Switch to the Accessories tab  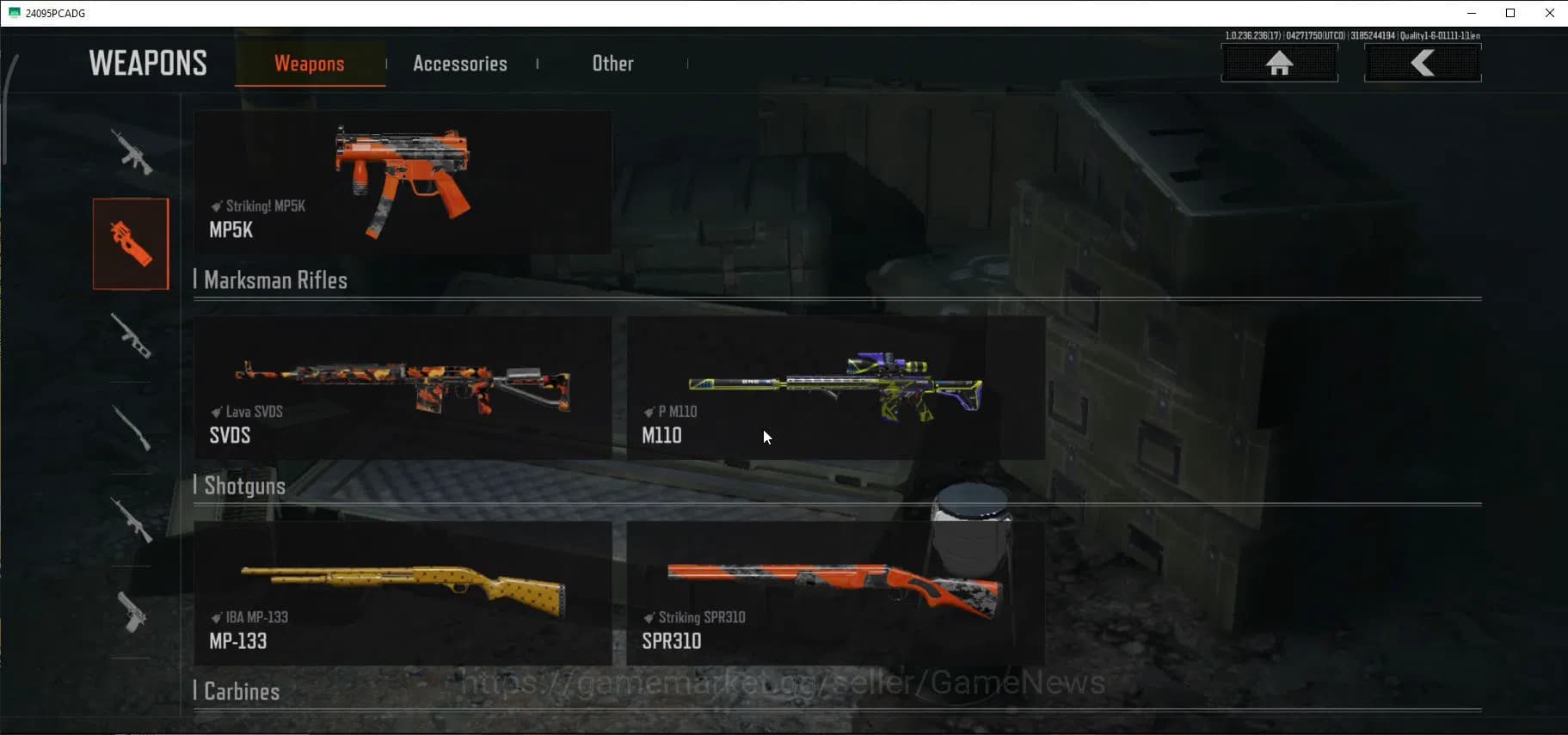click(x=460, y=63)
